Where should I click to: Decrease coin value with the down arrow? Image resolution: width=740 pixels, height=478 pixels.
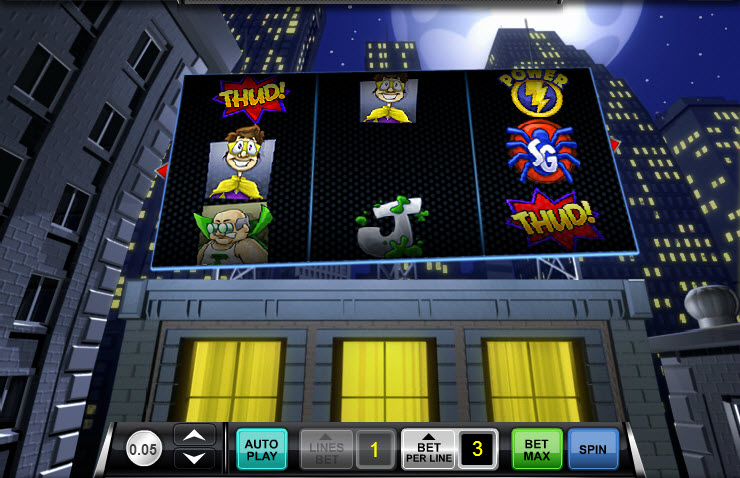195,459
